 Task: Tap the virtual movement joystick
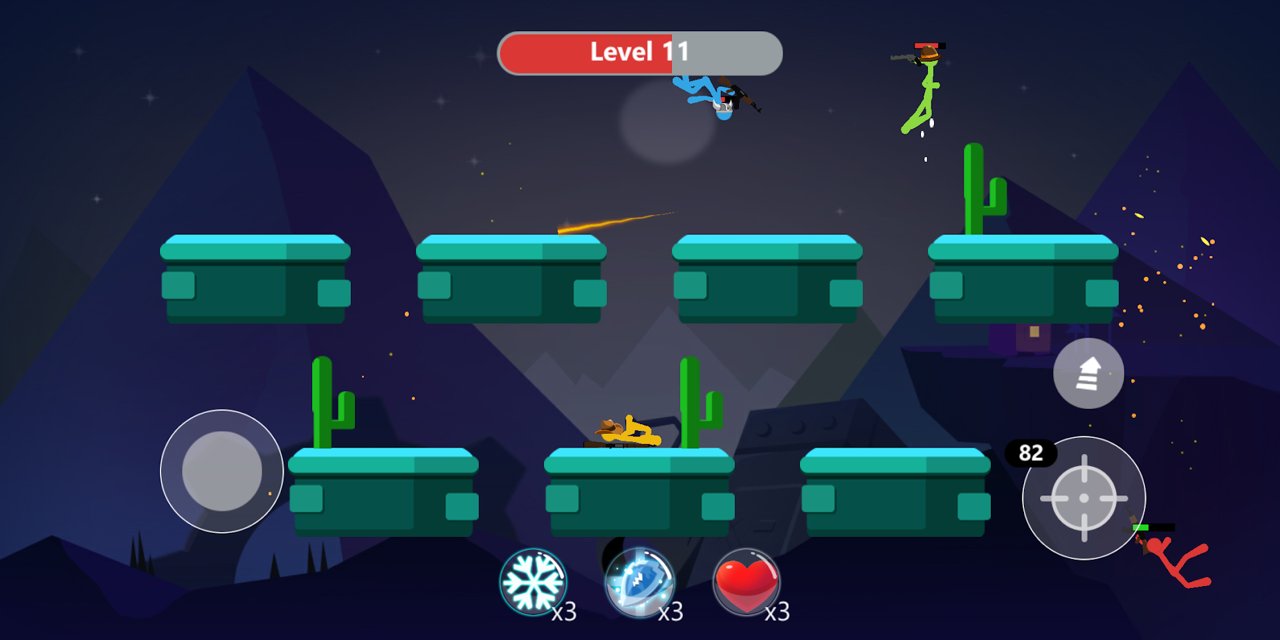click(222, 471)
